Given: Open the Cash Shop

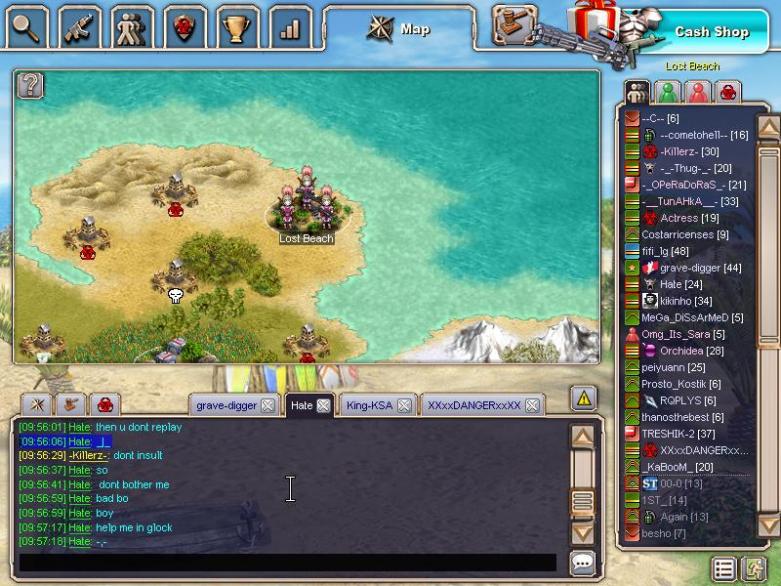Looking at the screenshot, I should [711, 31].
